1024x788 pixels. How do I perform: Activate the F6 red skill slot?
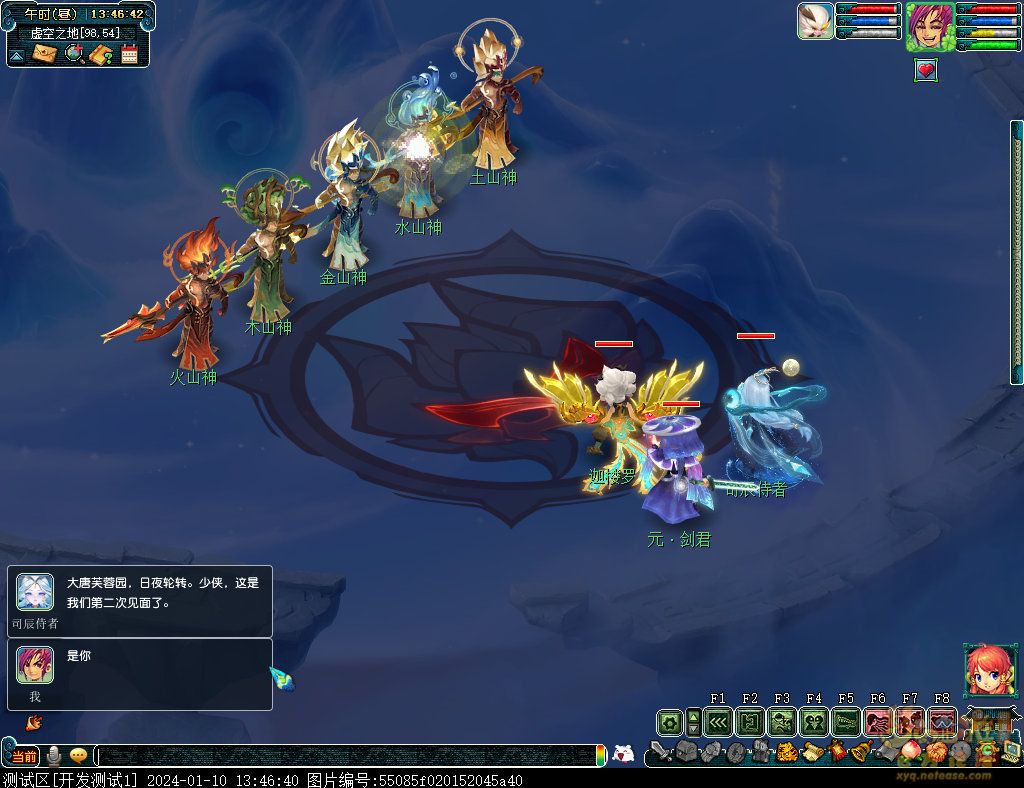878,722
